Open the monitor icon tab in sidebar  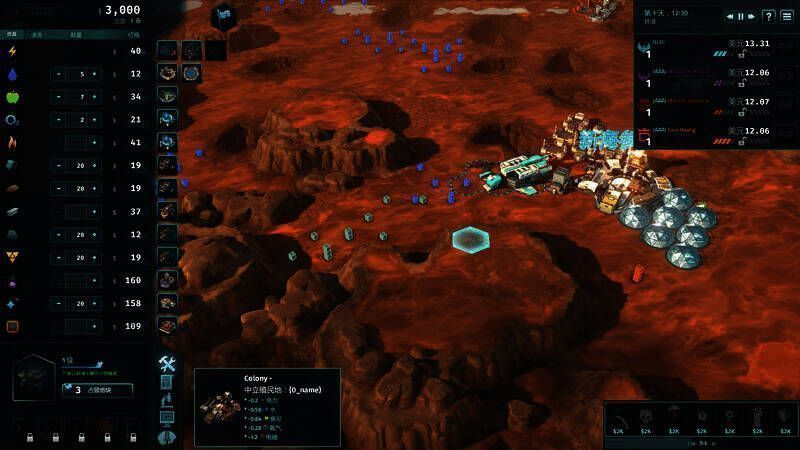tap(167, 418)
